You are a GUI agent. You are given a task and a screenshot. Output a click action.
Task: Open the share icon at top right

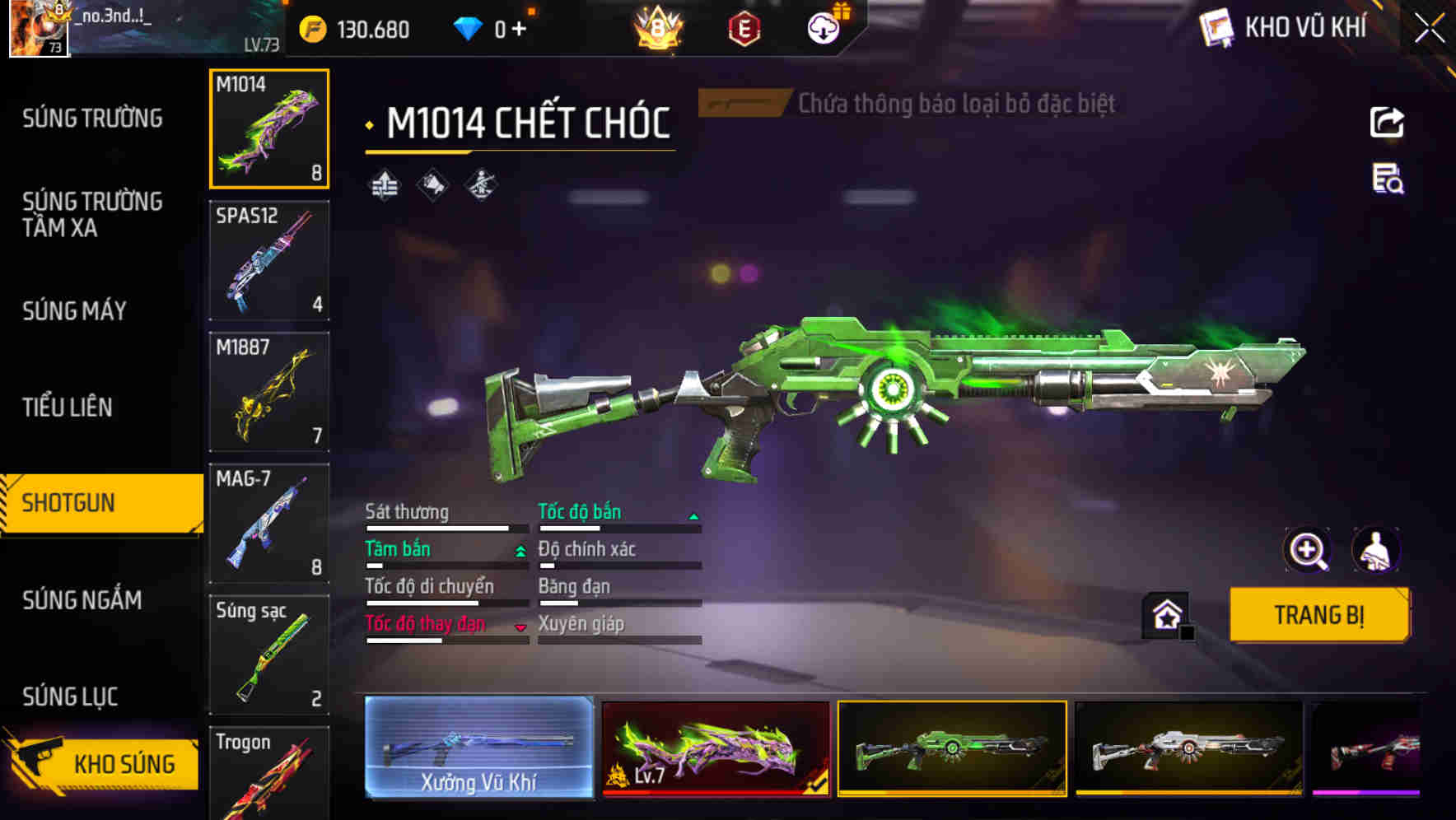point(1388,122)
